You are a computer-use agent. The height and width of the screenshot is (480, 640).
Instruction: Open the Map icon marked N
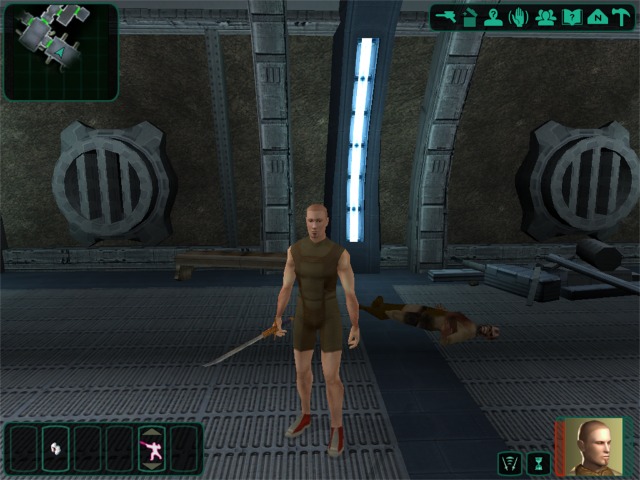597,16
